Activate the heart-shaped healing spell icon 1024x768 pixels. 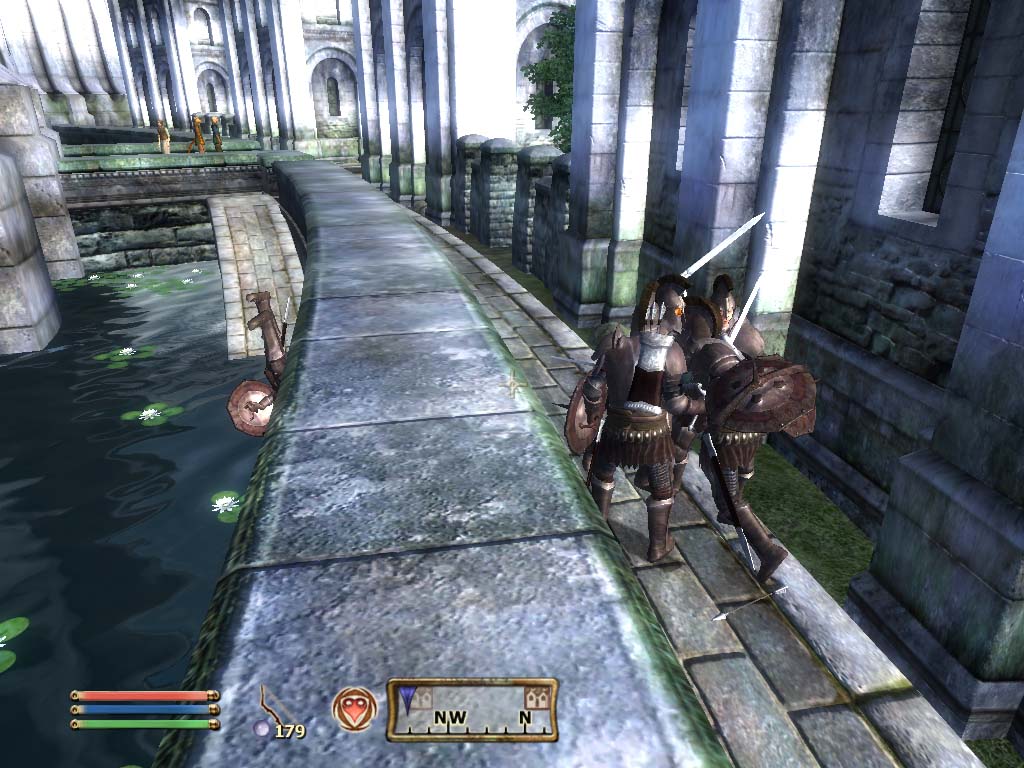coord(355,708)
